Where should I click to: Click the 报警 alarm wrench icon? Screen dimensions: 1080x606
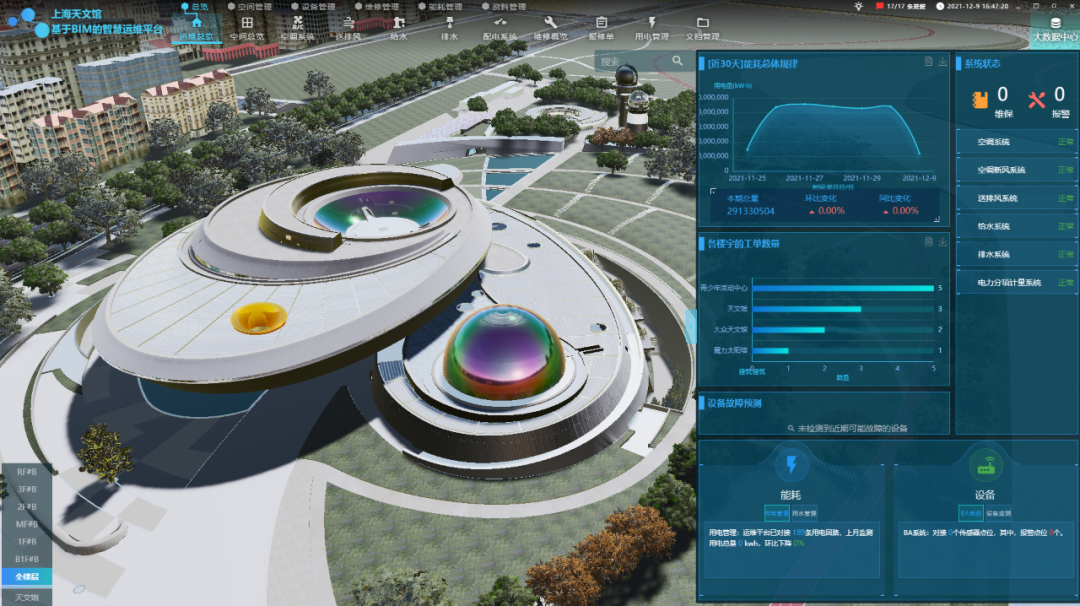tap(1036, 99)
